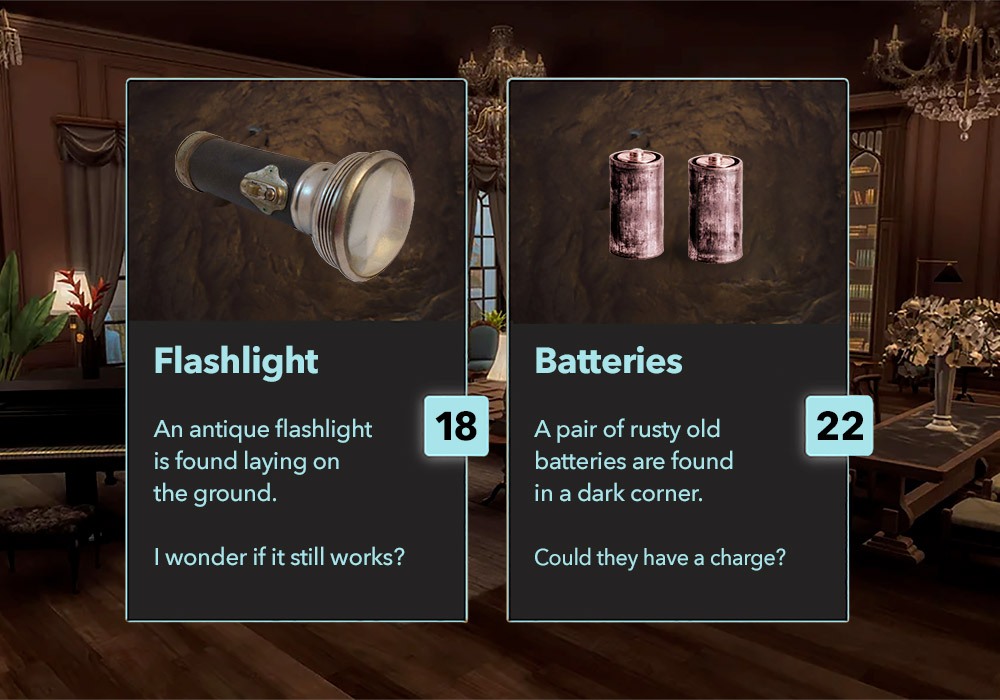Select the Flashlight card
The height and width of the screenshot is (700, 1000).
pos(296,350)
